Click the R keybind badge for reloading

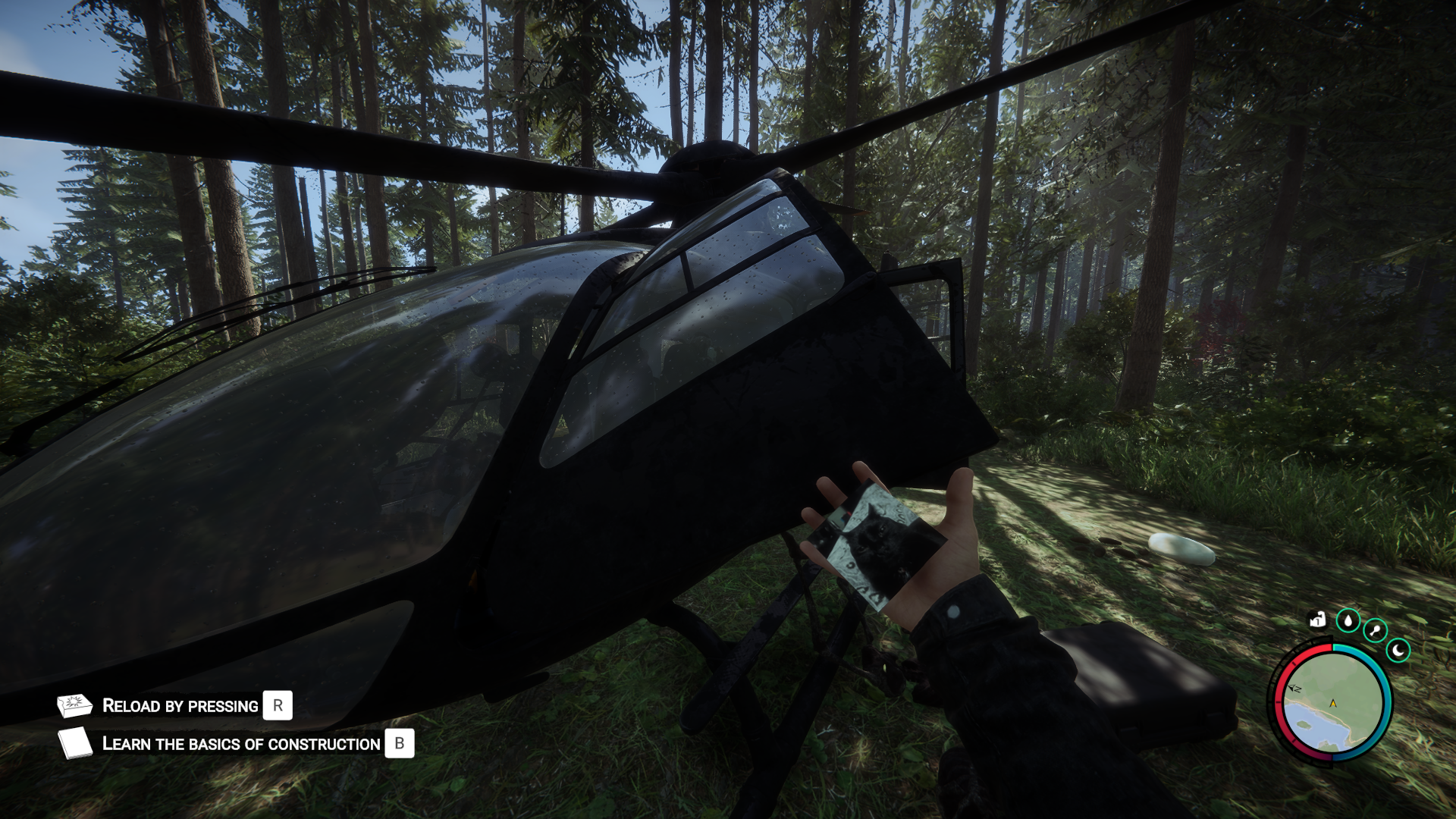[x=278, y=705]
